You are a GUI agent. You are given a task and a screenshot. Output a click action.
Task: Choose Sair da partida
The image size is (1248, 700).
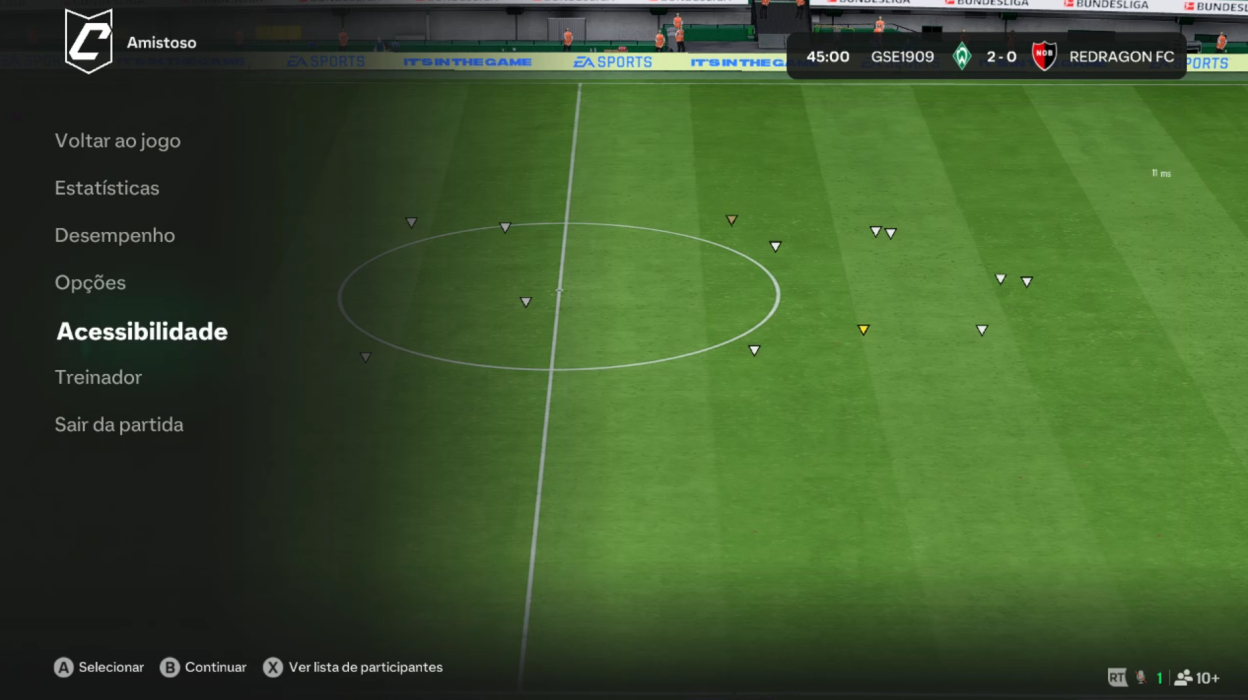pos(119,425)
